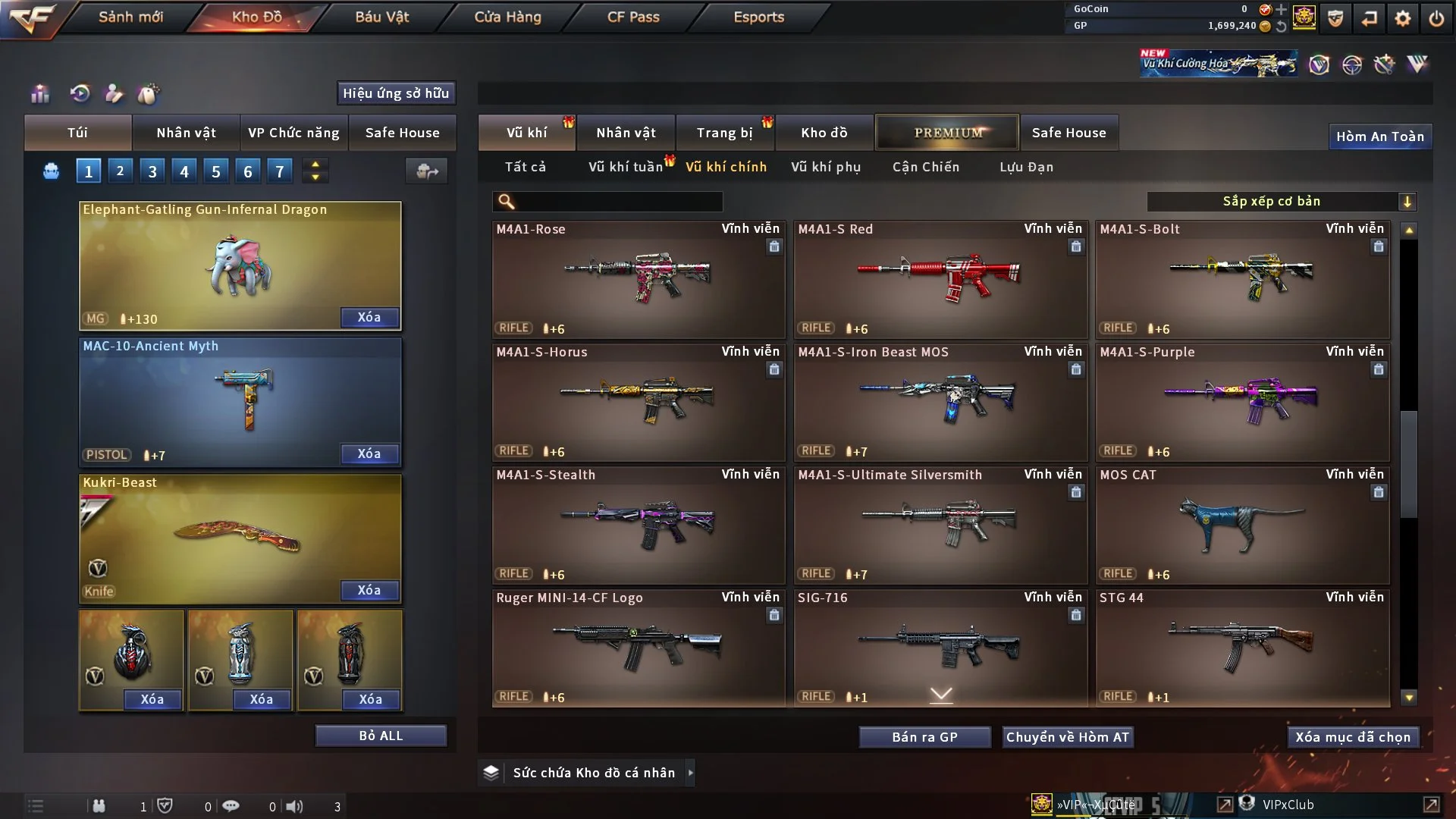Image resolution: width=1456 pixels, height=819 pixels.
Task: Choose bag slot number 3
Action: pyautogui.click(x=152, y=171)
